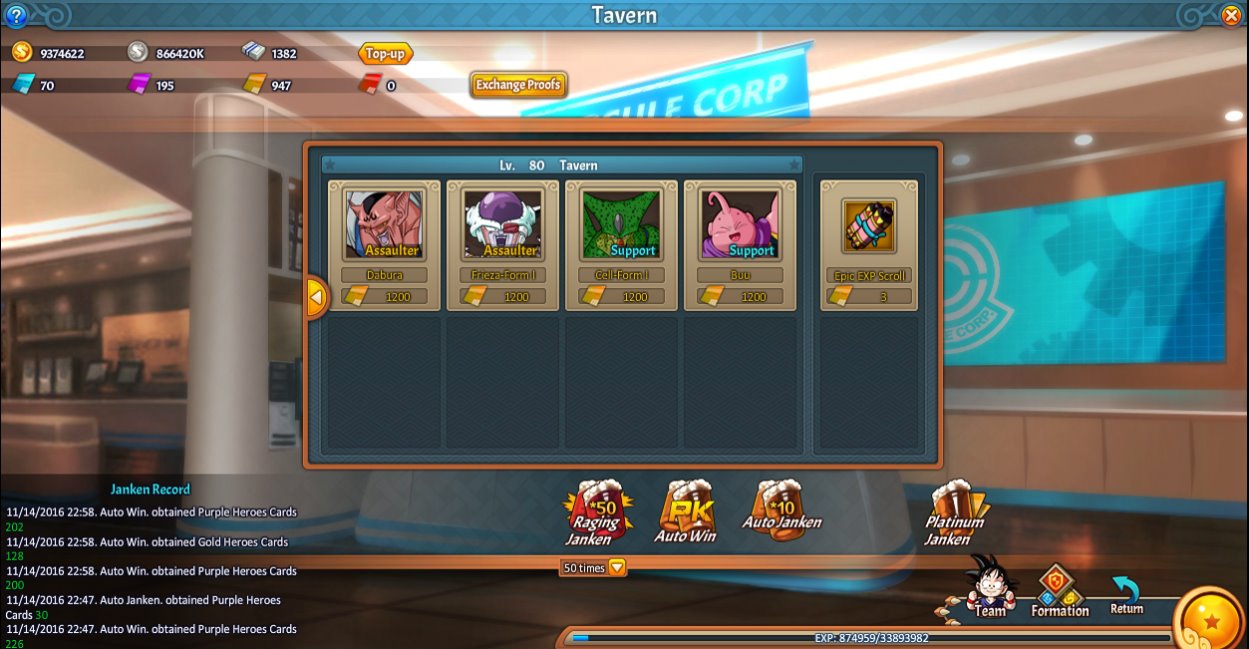Open the help question mark
1249x649 pixels.
[16, 15]
